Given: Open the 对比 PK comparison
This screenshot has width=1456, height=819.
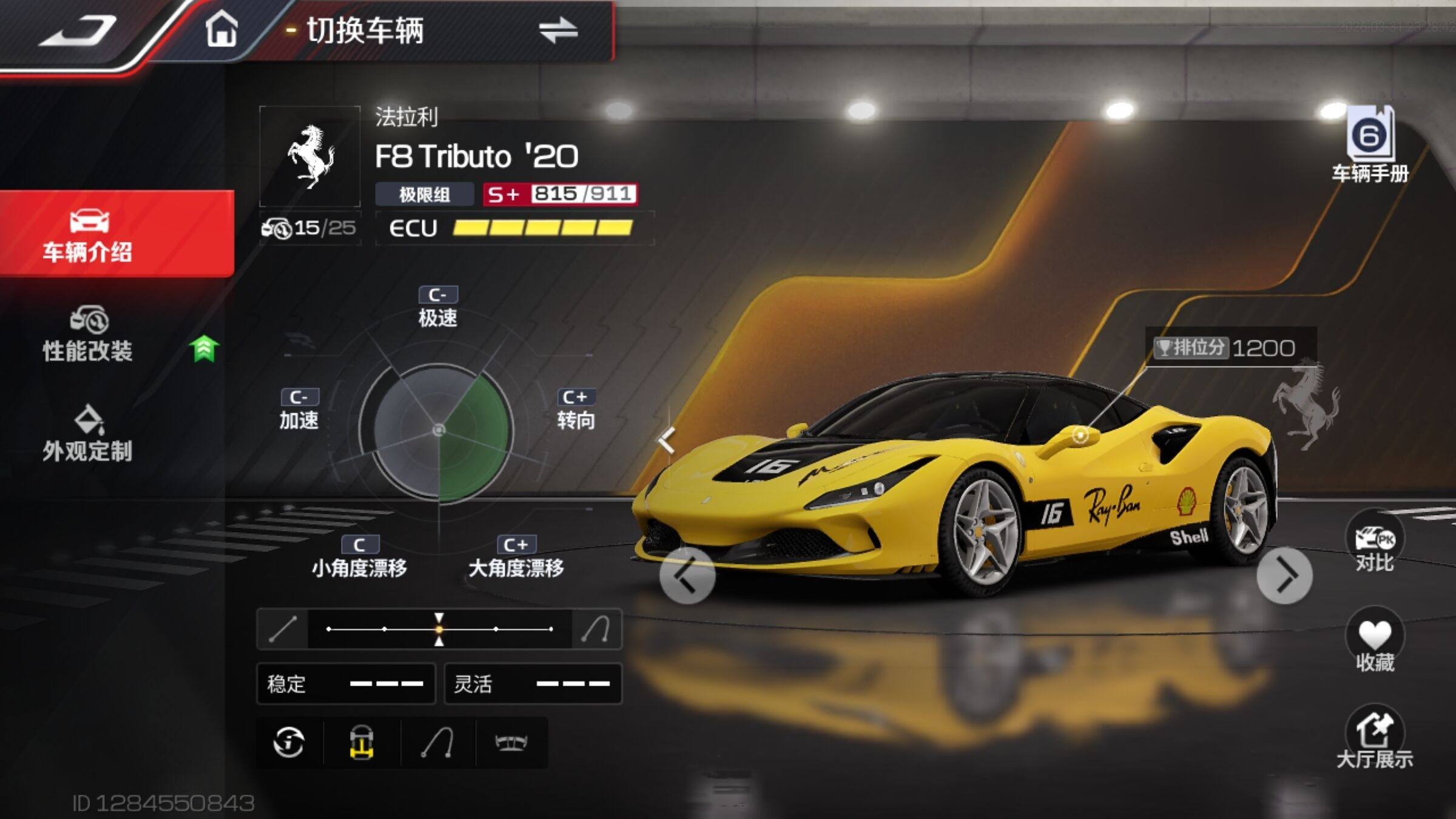Looking at the screenshot, I should (x=1374, y=542).
